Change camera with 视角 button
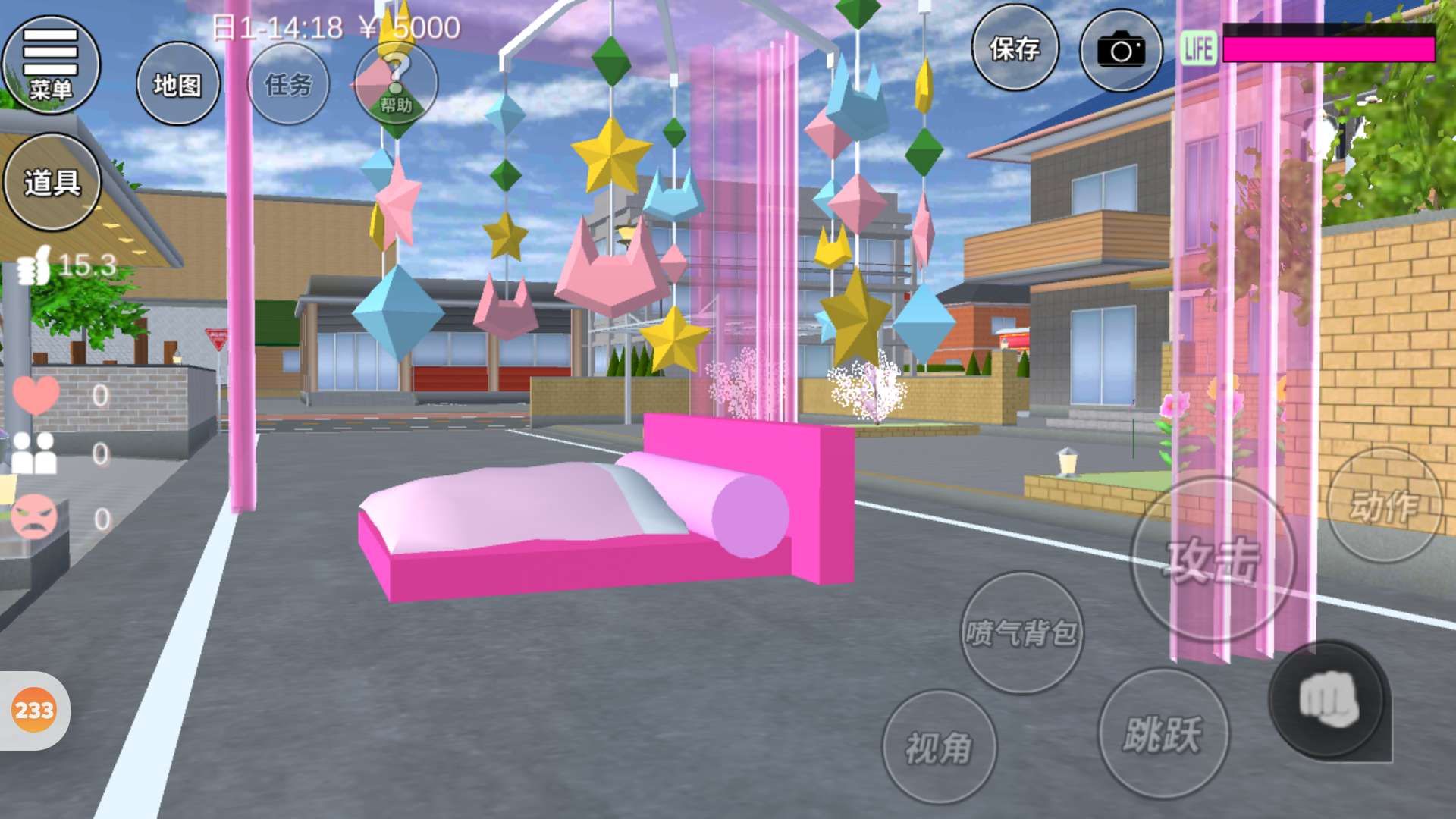 (x=939, y=747)
